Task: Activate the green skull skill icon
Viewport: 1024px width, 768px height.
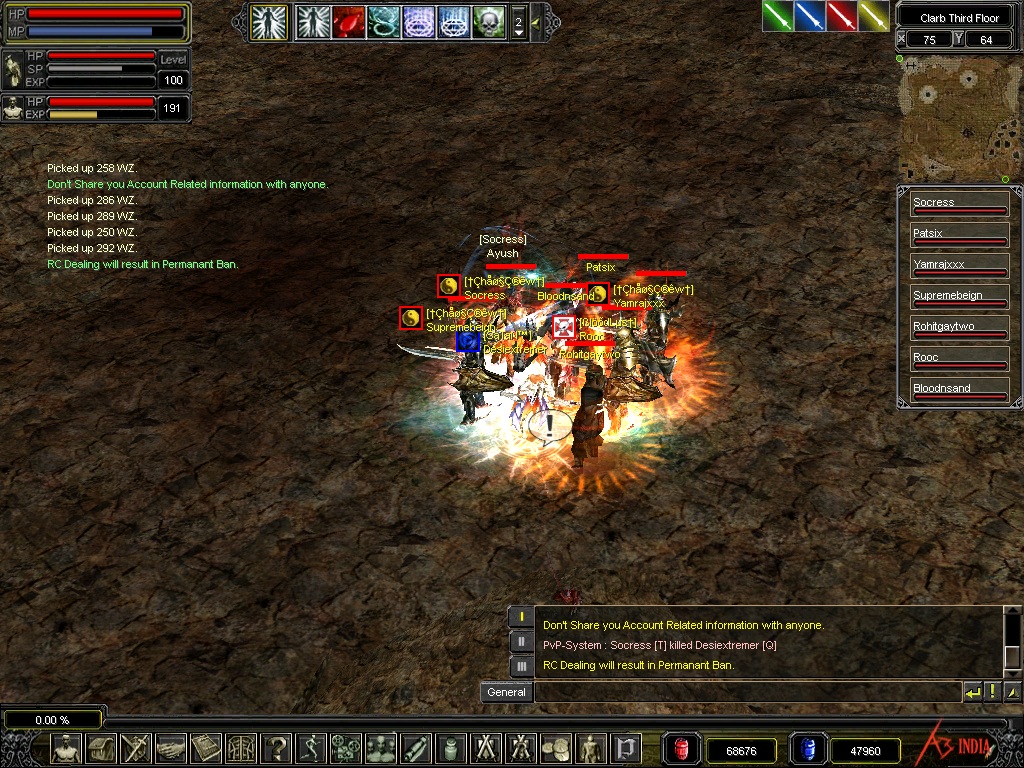Action: pos(488,21)
